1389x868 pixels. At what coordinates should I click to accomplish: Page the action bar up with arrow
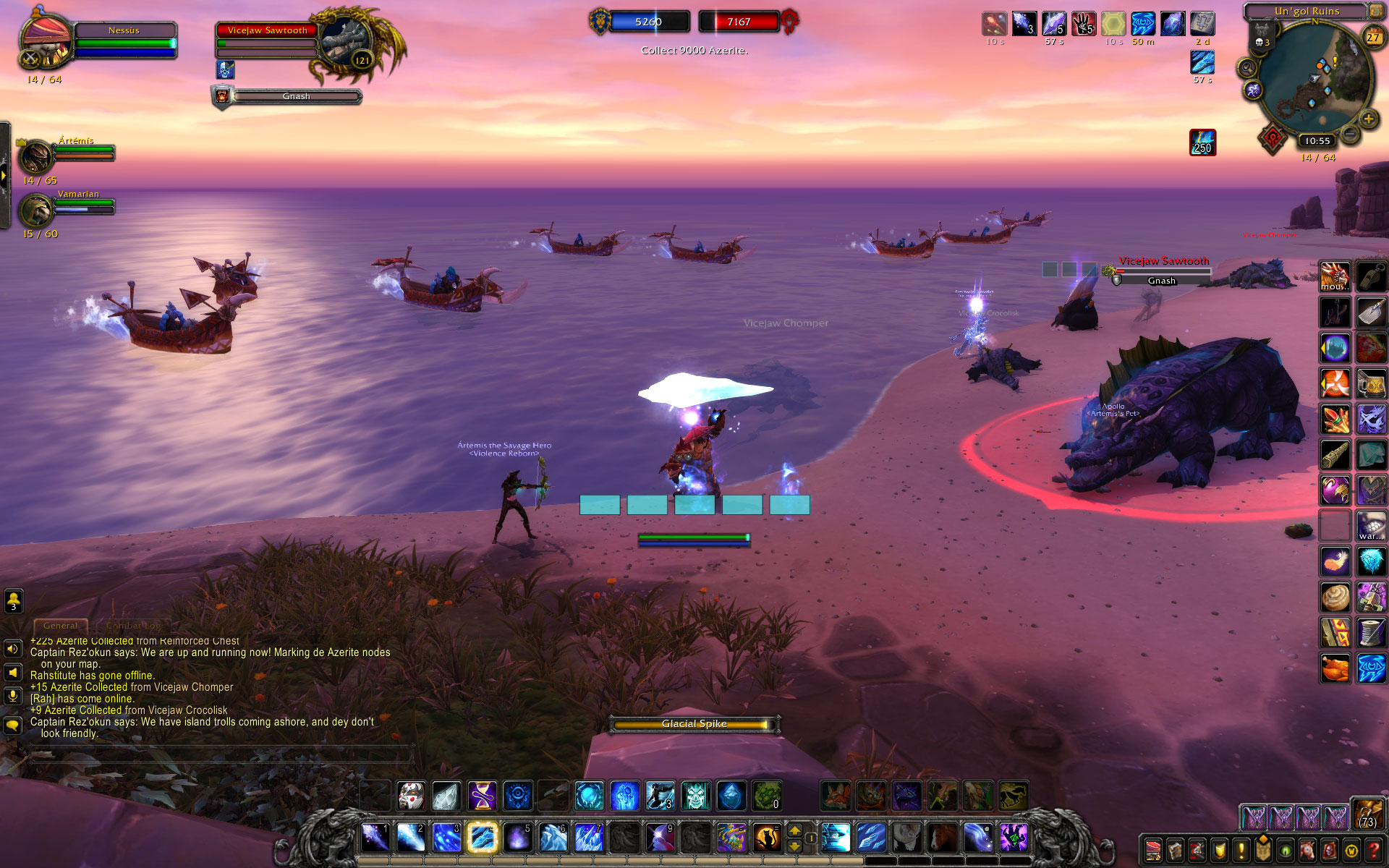794,831
